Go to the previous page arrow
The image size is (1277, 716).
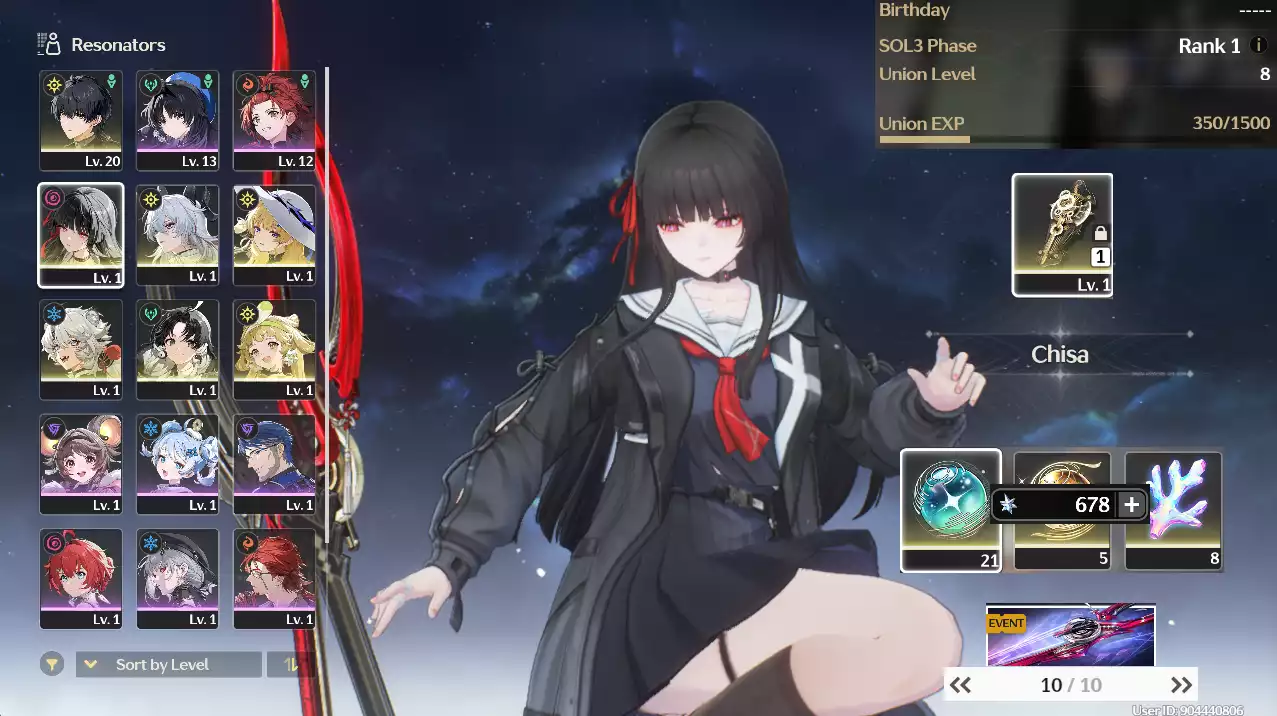point(960,685)
